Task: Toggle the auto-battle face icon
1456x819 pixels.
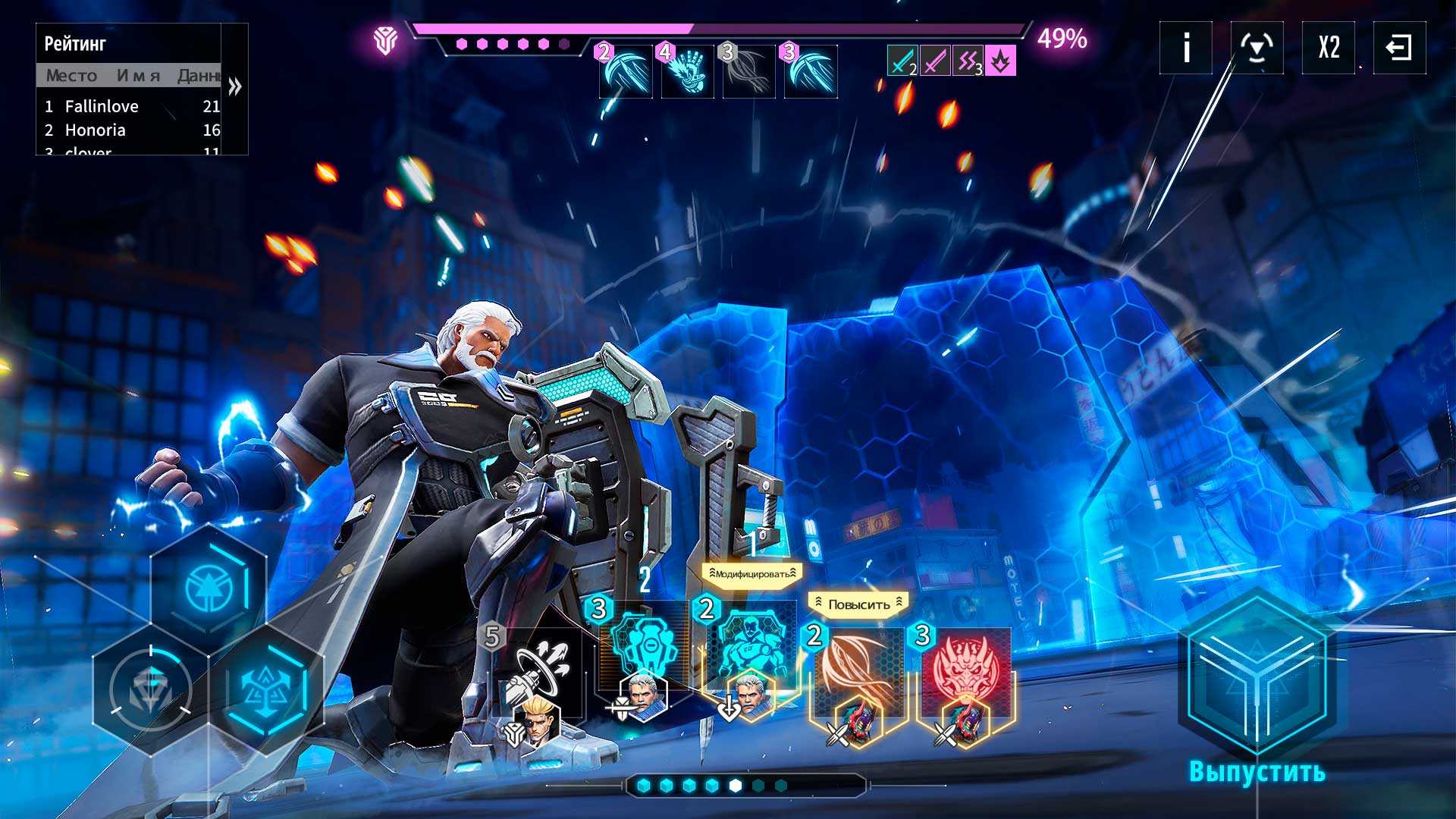Action: 1257,48
